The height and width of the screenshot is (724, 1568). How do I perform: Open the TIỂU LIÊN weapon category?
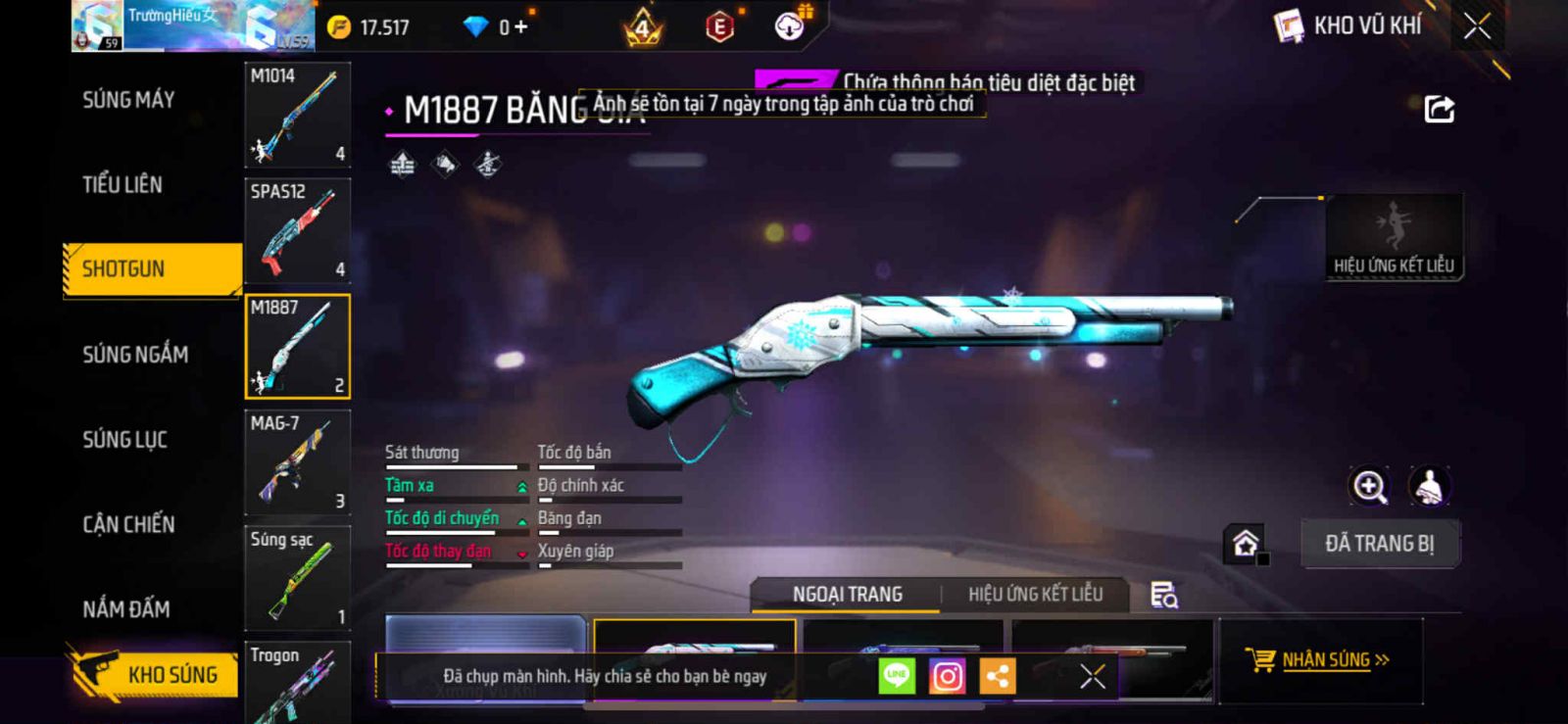coord(122,184)
